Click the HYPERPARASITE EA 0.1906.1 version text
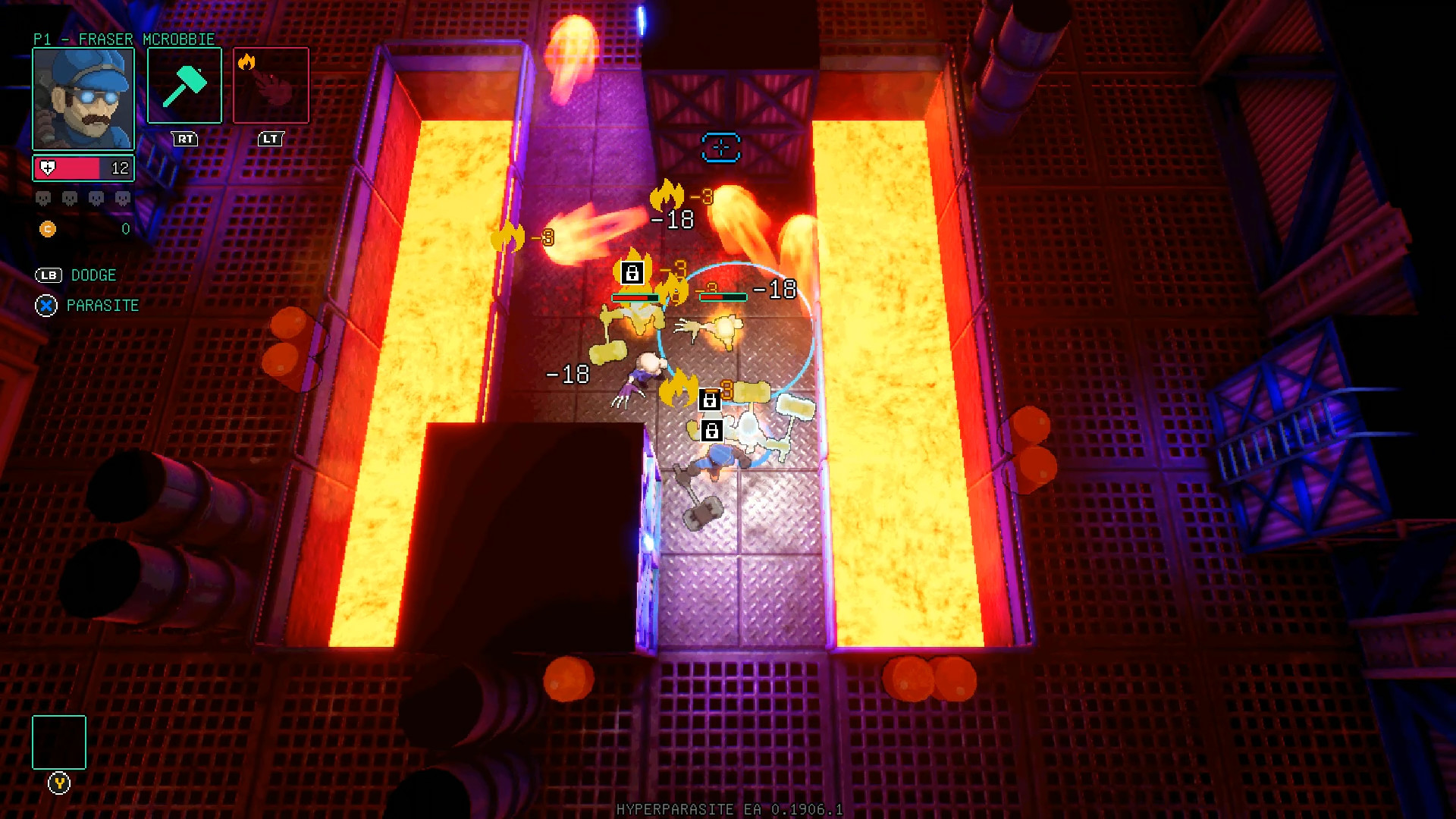Screen dimensions: 1456x819 726,809
